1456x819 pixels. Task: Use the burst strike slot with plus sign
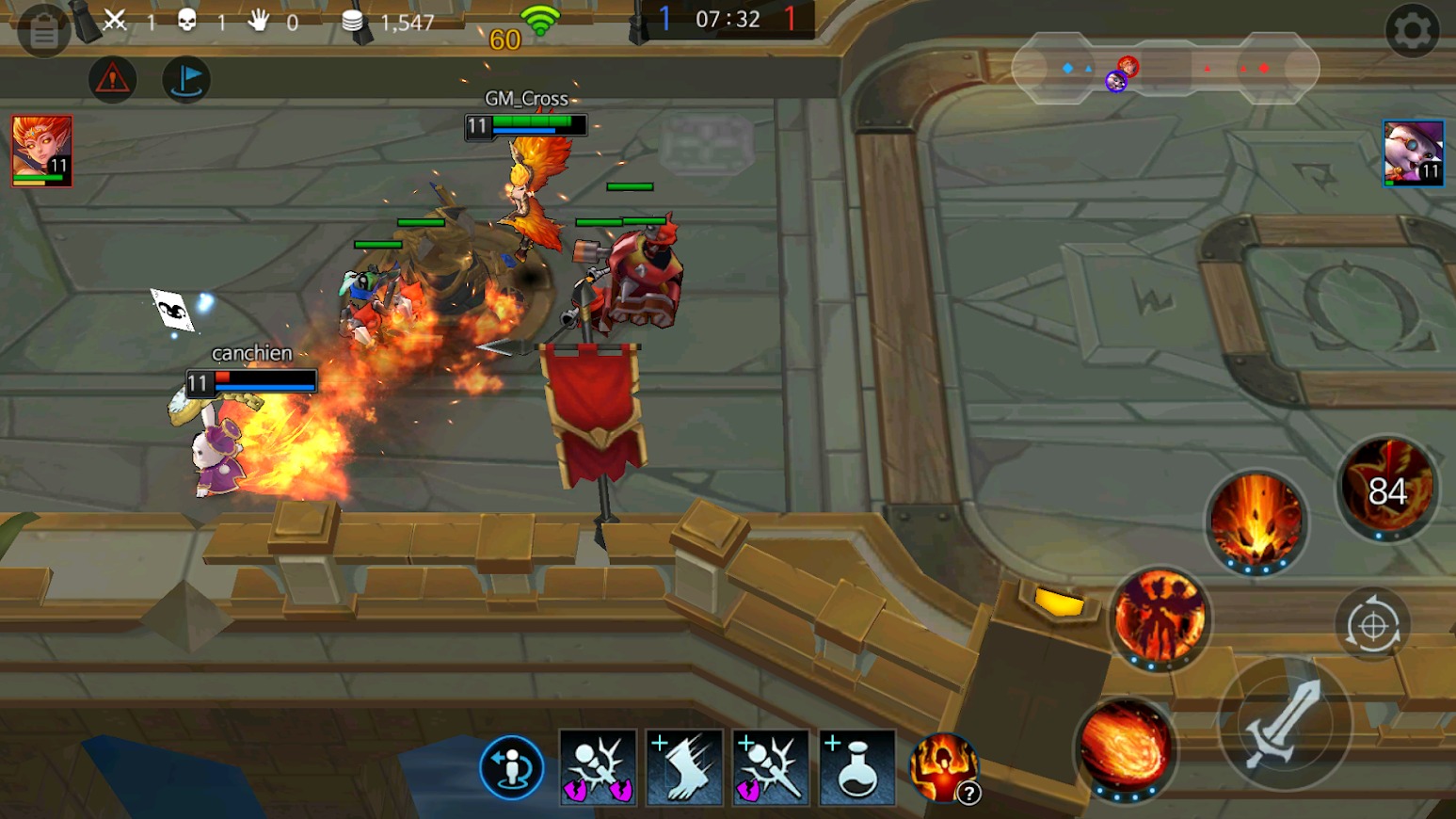click(x=771, y=767)
